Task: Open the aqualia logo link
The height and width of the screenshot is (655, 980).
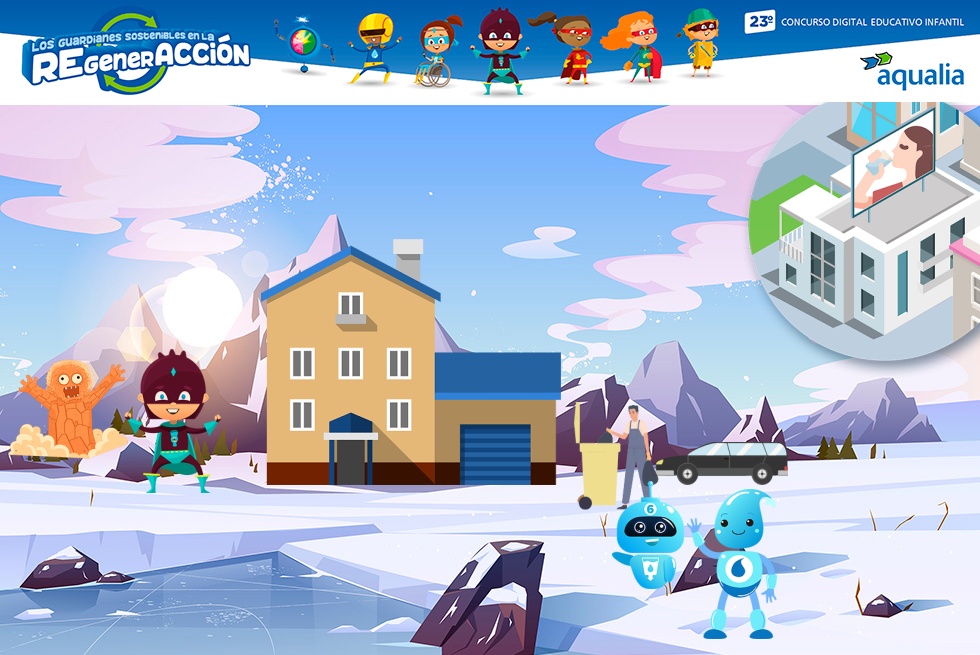Action: tap(912, 70)
